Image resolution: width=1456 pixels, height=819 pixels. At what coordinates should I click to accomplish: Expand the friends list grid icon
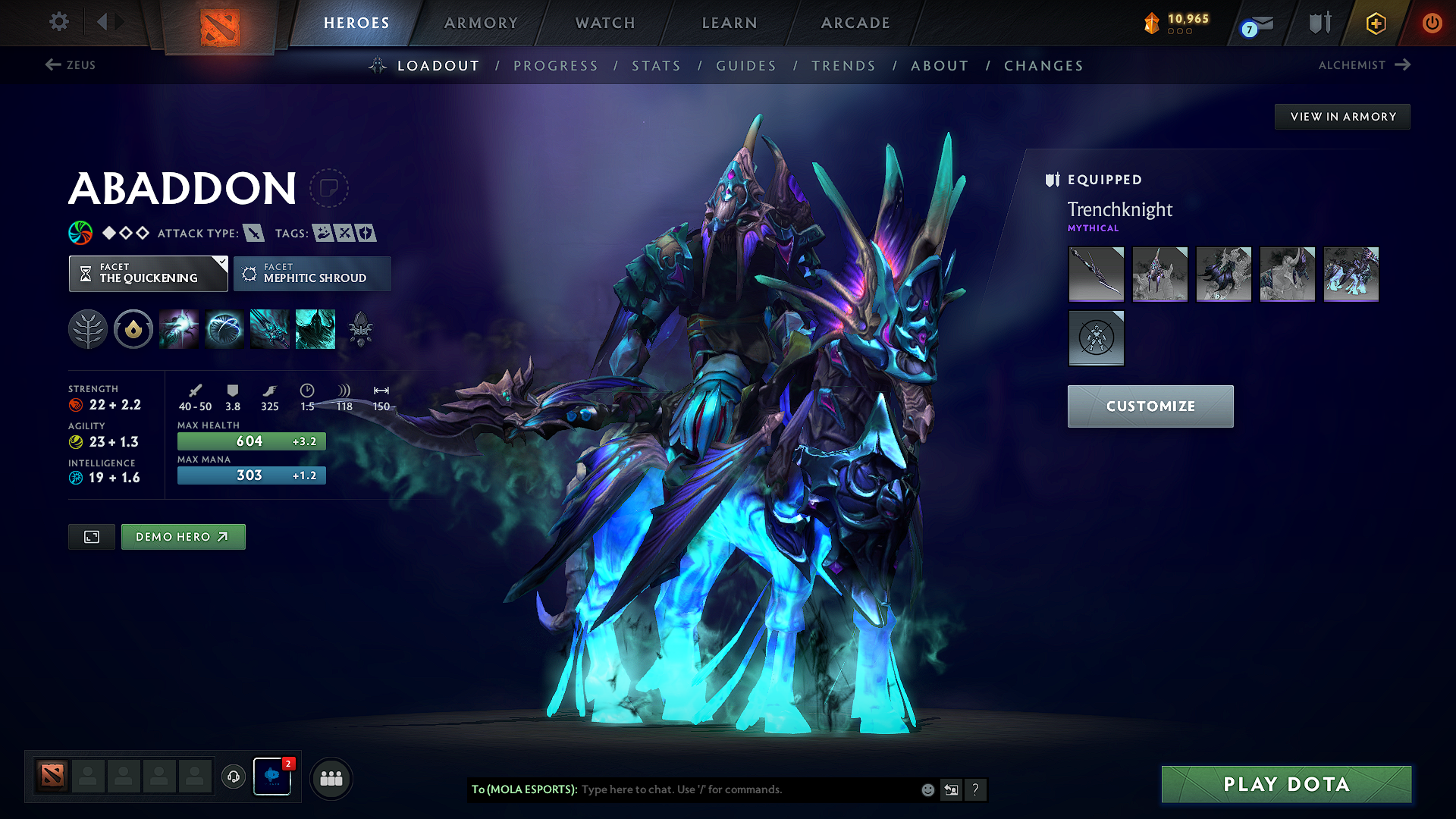point(330,778)
